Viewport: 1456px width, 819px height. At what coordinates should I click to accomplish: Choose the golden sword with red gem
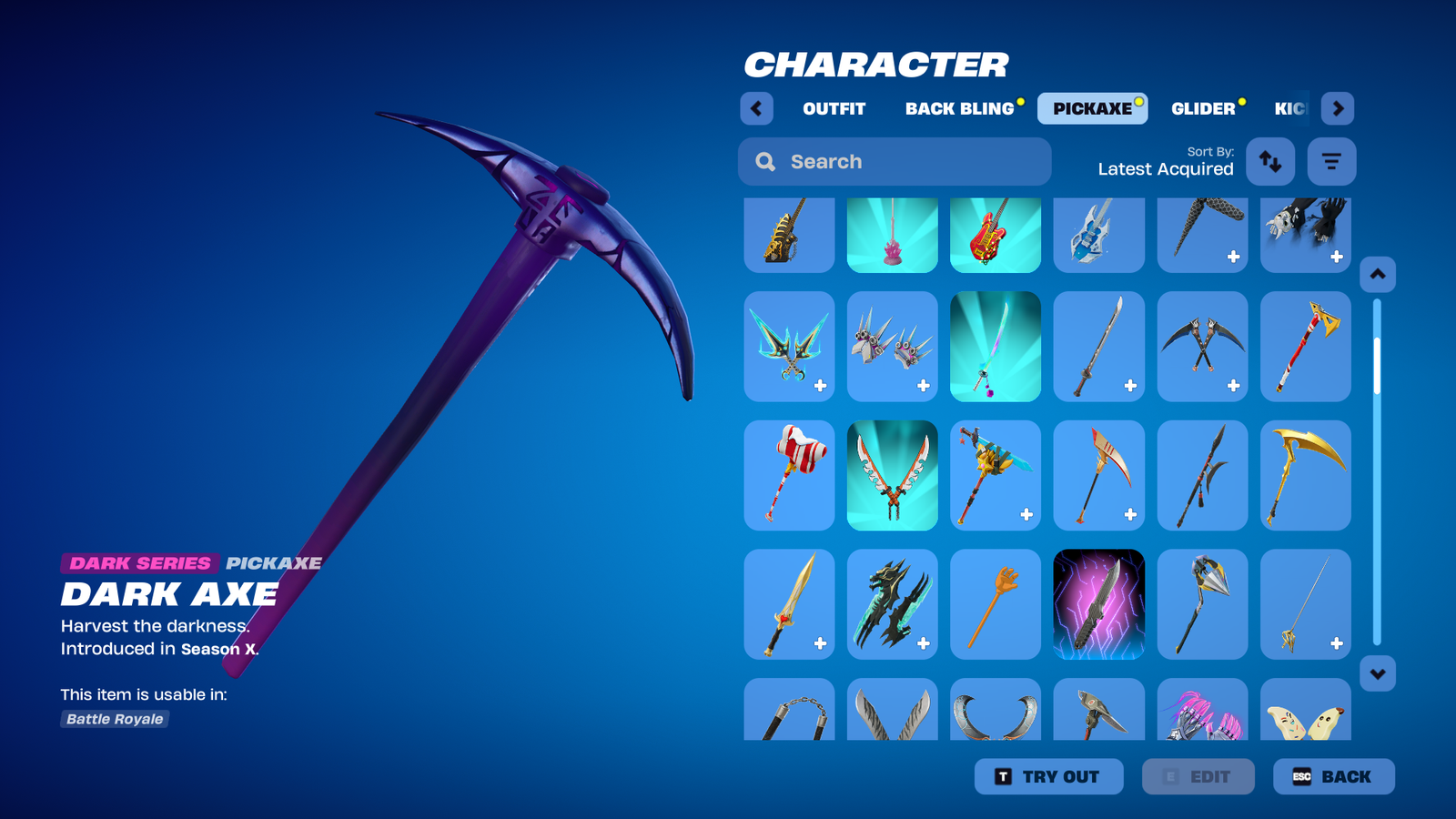pos(789,604)
